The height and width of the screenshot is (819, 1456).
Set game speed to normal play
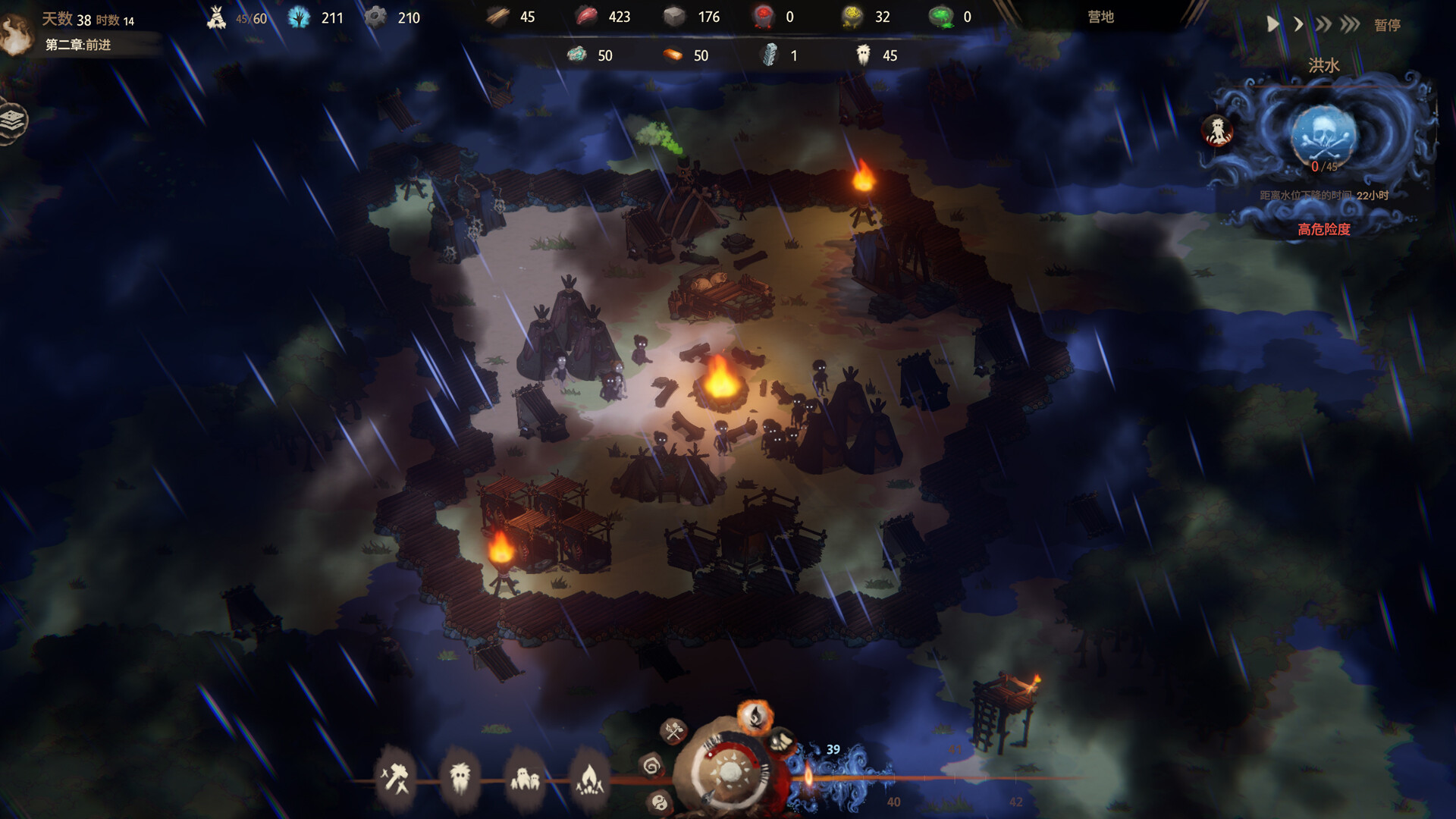pos(1273,24)
